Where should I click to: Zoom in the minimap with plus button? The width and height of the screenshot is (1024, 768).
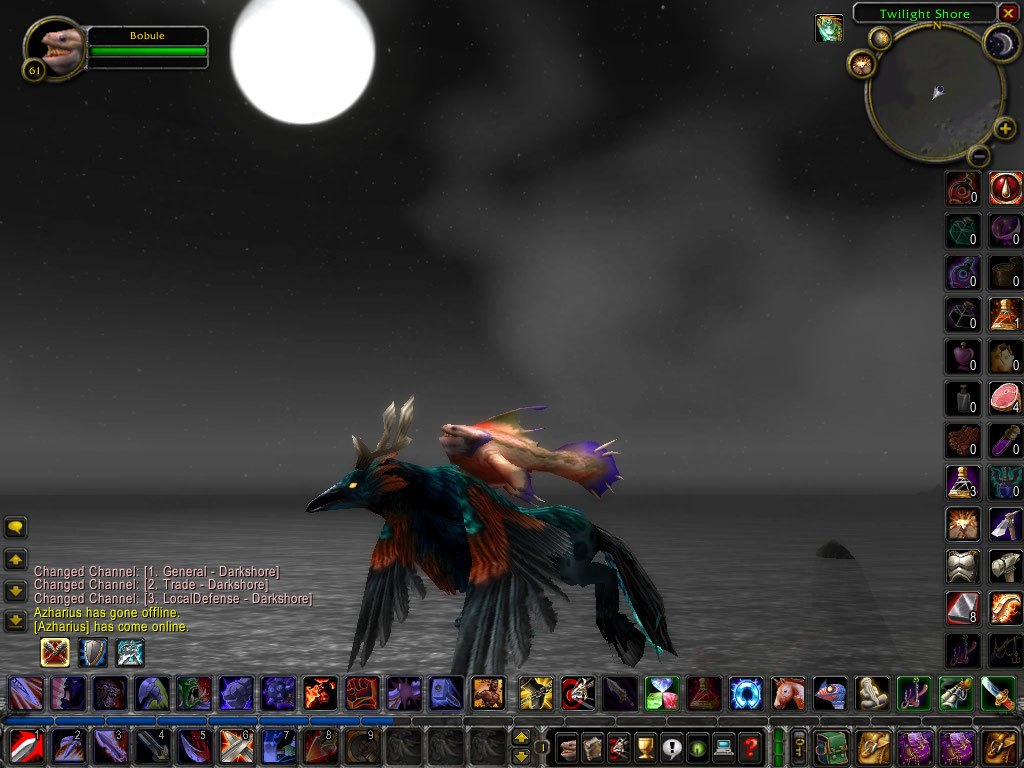click(x=1005, y=128)
